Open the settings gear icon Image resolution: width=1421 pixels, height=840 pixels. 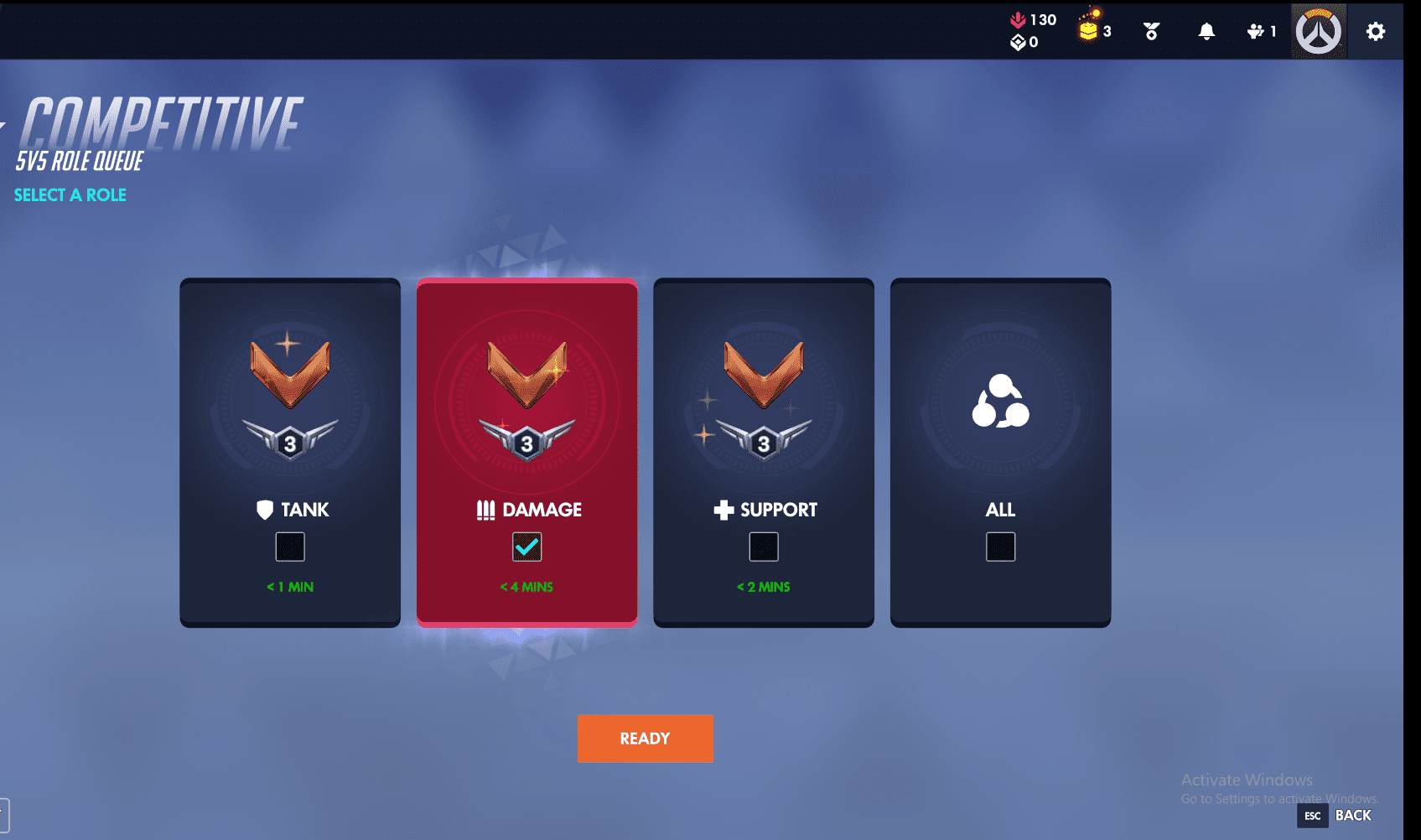coord(1375,30)
